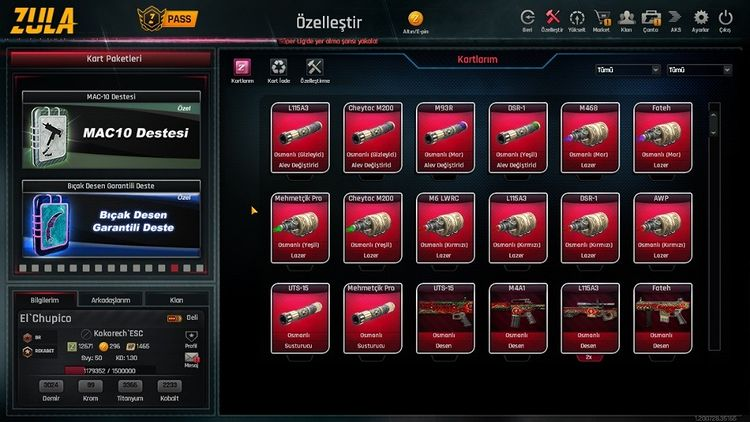The image size is (750, 422).
Task: Open the Zula Pass banner
Action: pyautogui.click(x=165, y=19)
